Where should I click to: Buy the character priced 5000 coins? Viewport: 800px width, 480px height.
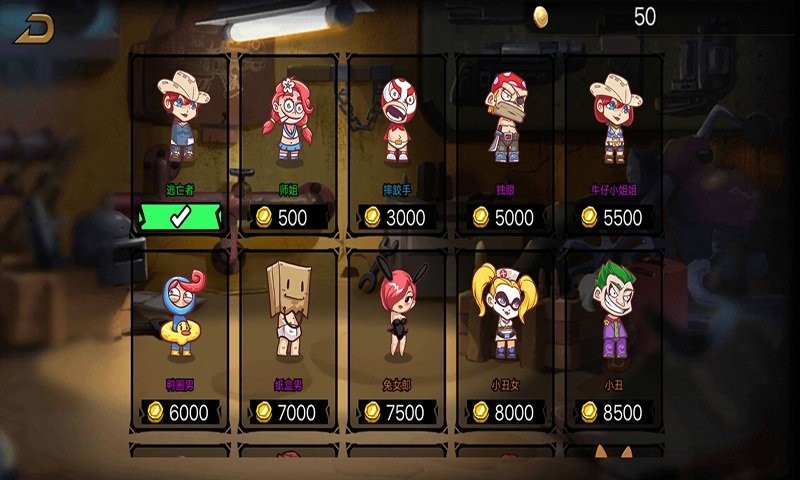[x=507, y=217]
